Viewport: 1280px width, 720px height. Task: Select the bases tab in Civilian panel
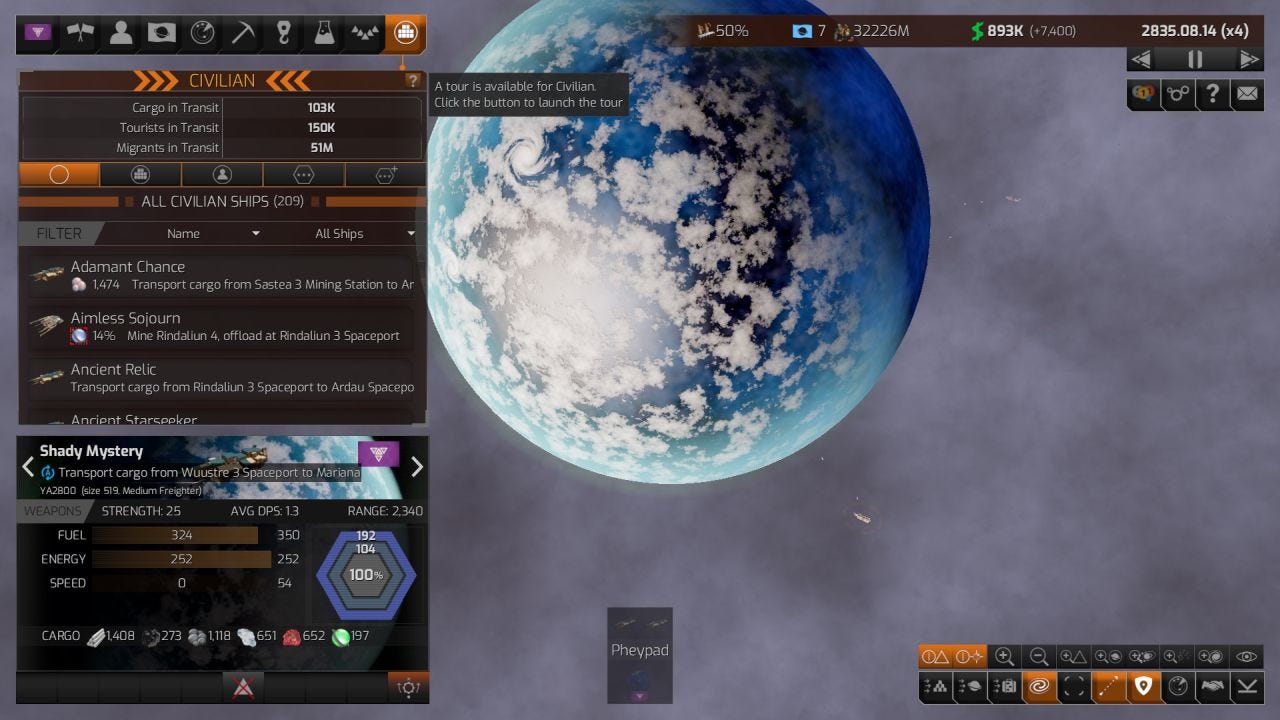point(140,174)
